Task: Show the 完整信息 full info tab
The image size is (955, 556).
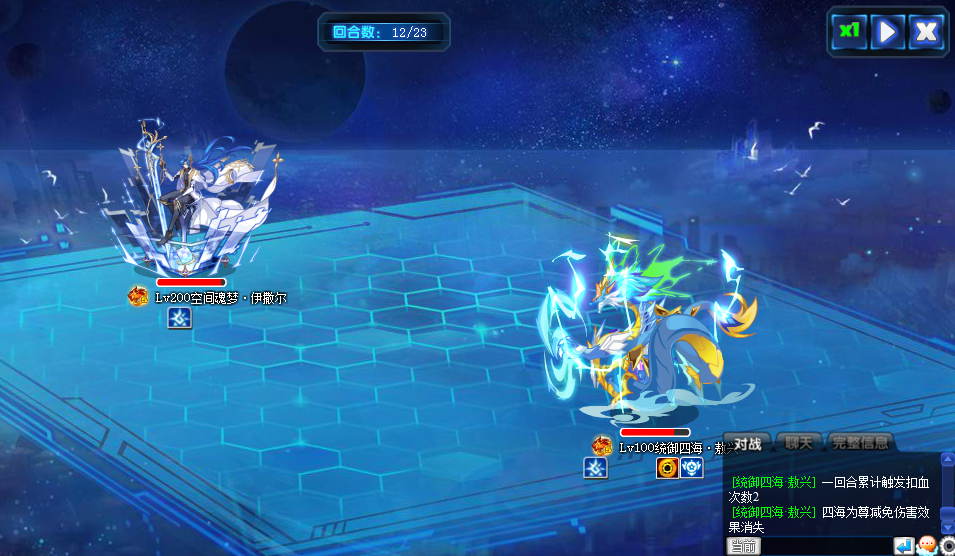Action: (x=859, y=443)
